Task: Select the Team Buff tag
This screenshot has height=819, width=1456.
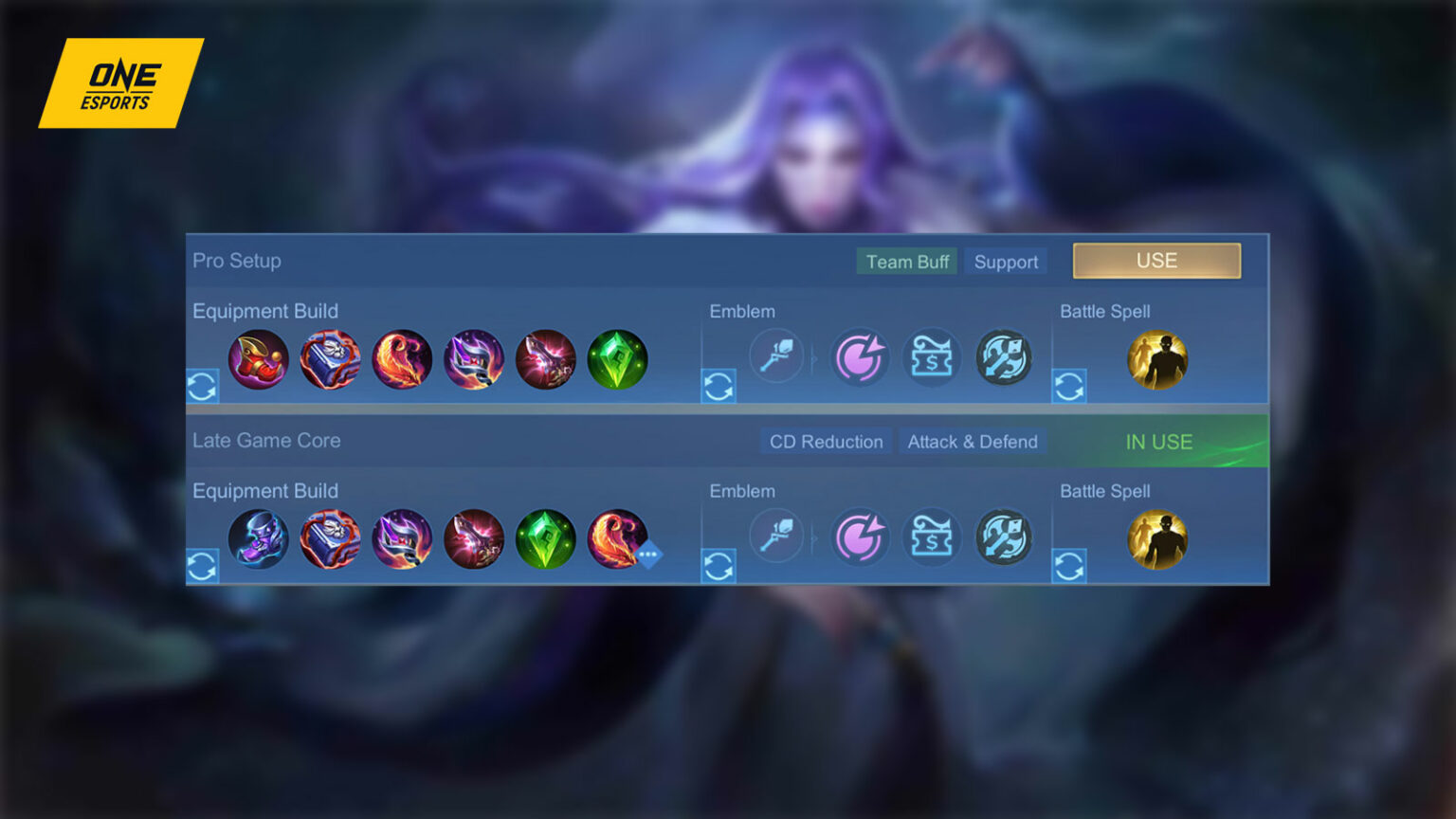Action: pos(906,262)
